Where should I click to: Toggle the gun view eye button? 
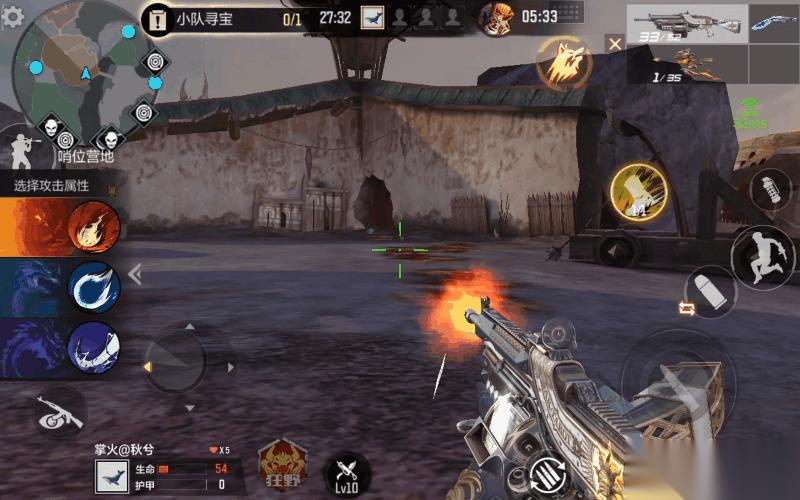[x=58, y=410]
